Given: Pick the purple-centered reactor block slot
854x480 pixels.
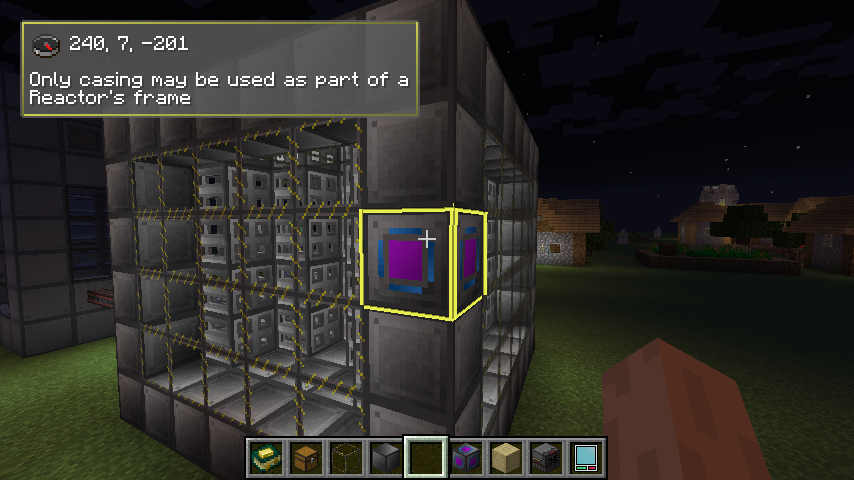Looking at the screenshot, I should click(466, 457).
